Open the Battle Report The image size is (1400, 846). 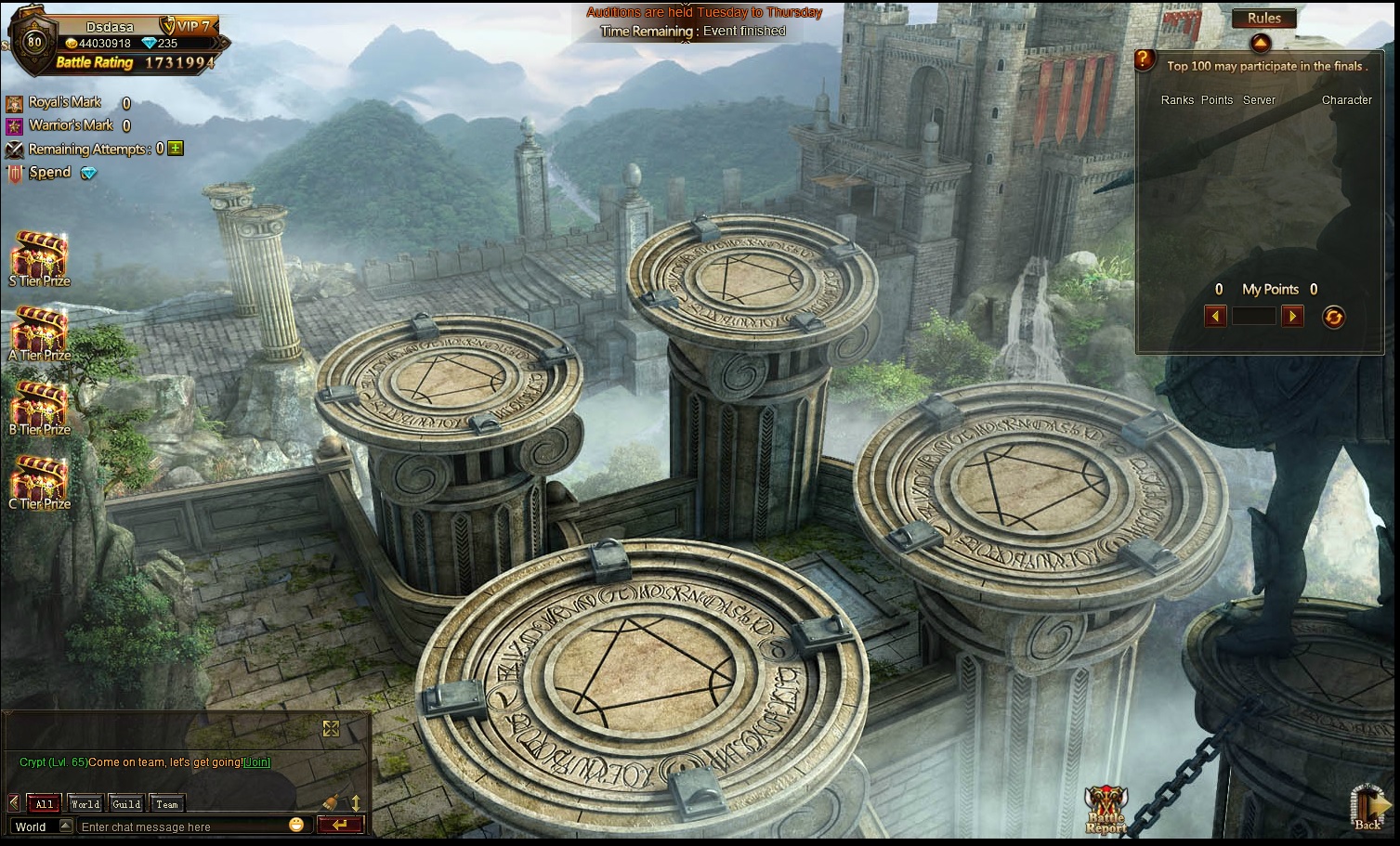click(1106, 809)
